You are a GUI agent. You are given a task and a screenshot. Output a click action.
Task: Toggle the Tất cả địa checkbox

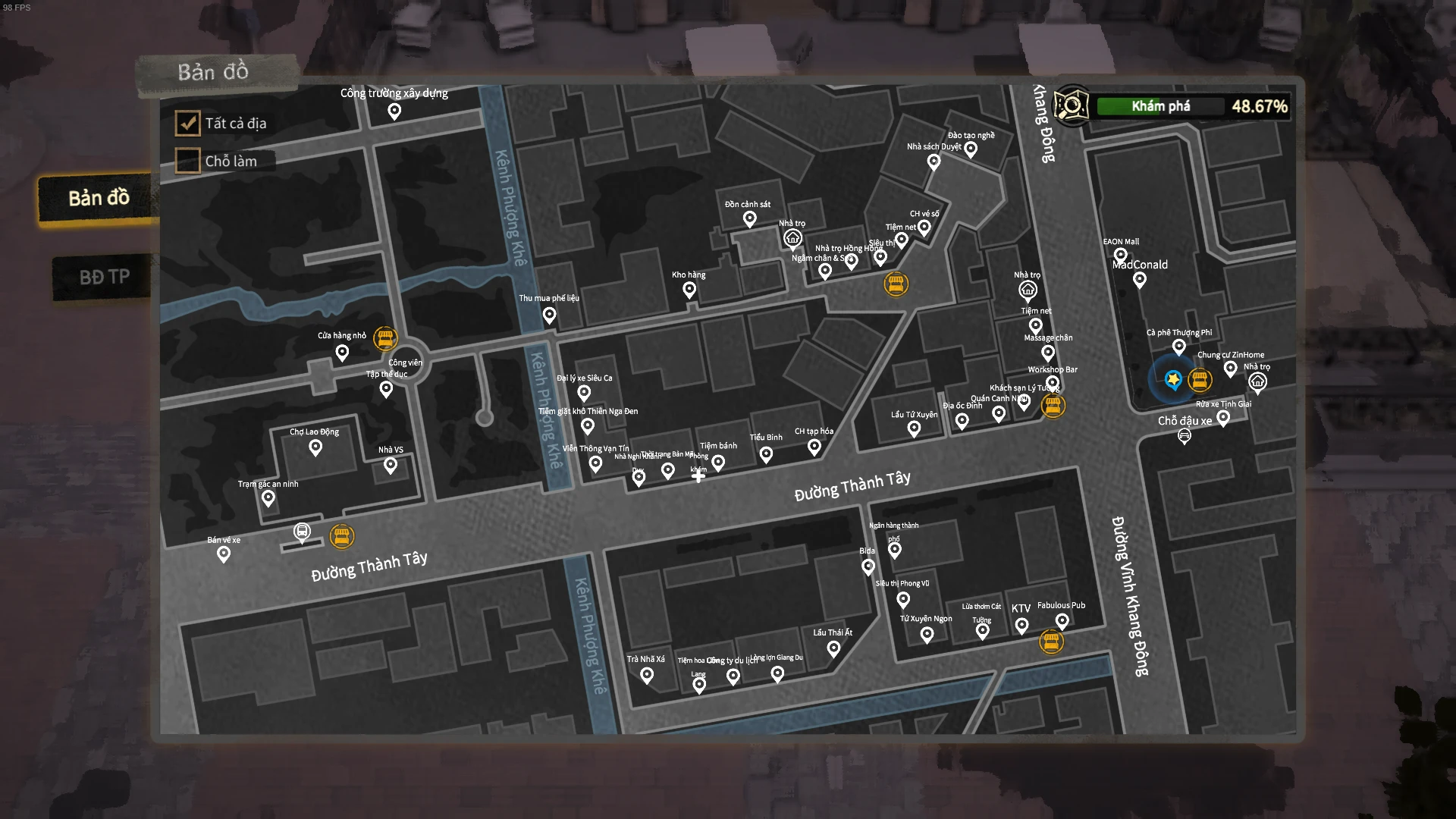(x=188, y=123)
